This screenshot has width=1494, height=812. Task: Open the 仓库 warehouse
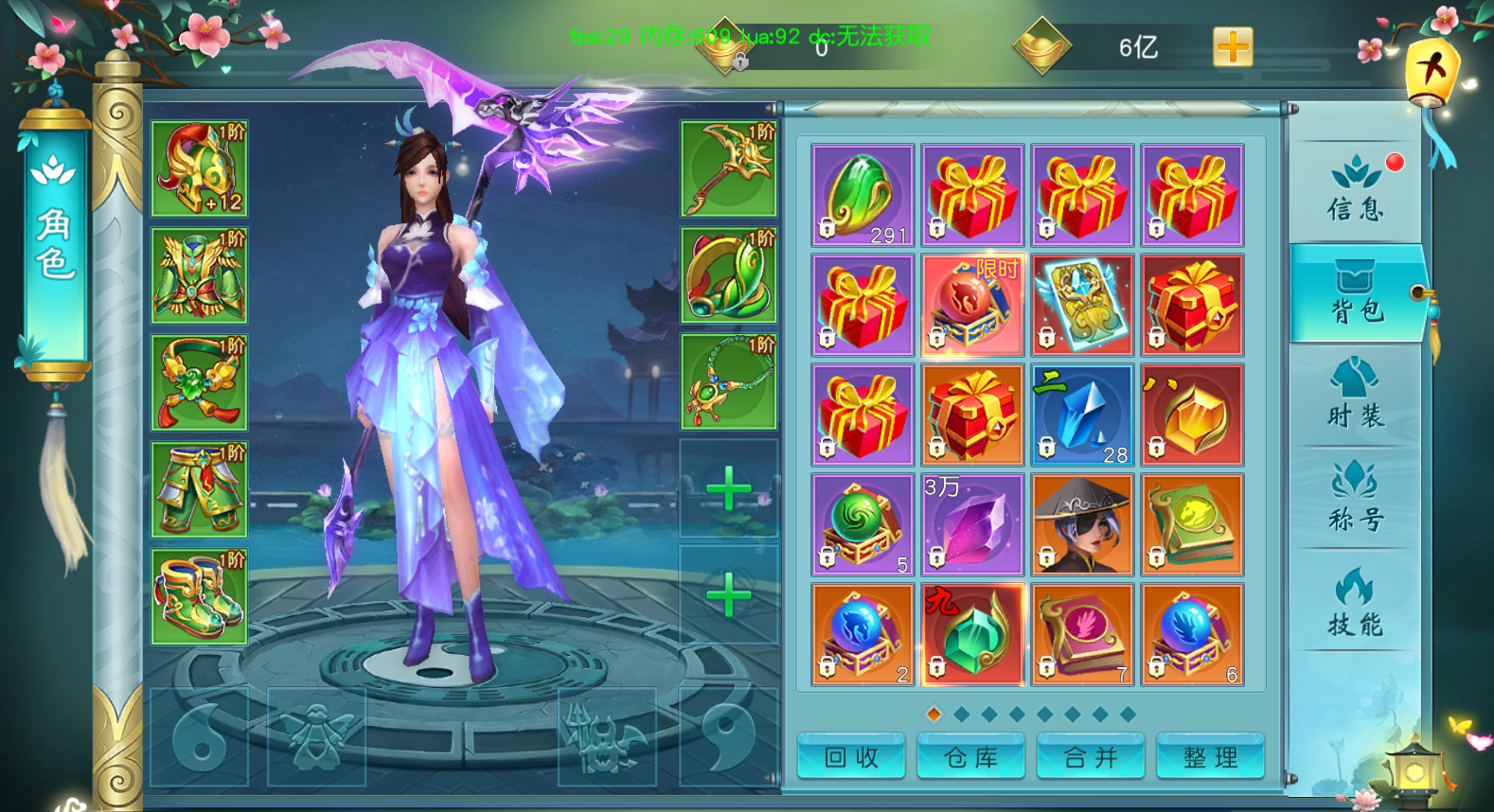pyautogui.click(x=970, y=757)
